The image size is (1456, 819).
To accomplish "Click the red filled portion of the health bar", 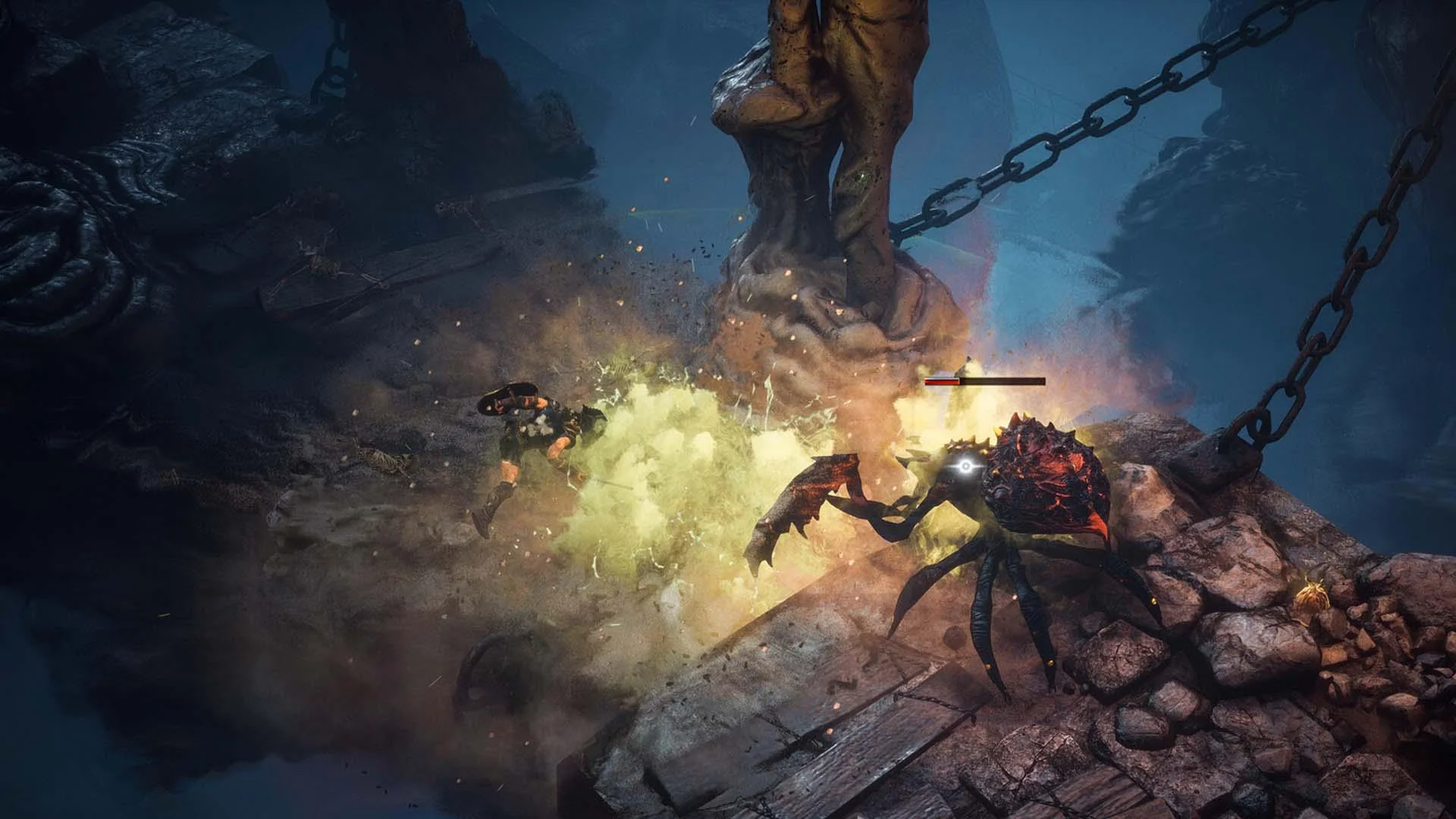I will (940, 383).
